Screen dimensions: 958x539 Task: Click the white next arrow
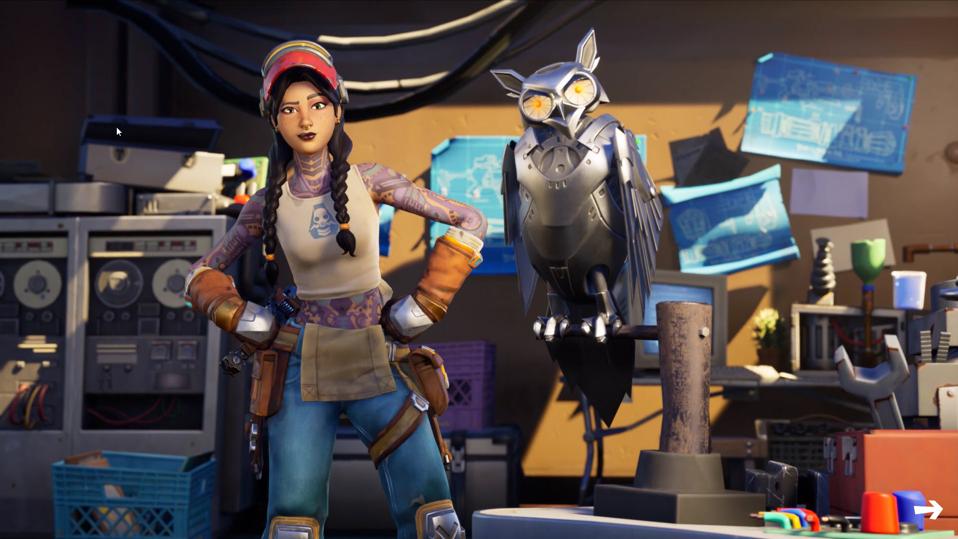[x=928, y=510]
